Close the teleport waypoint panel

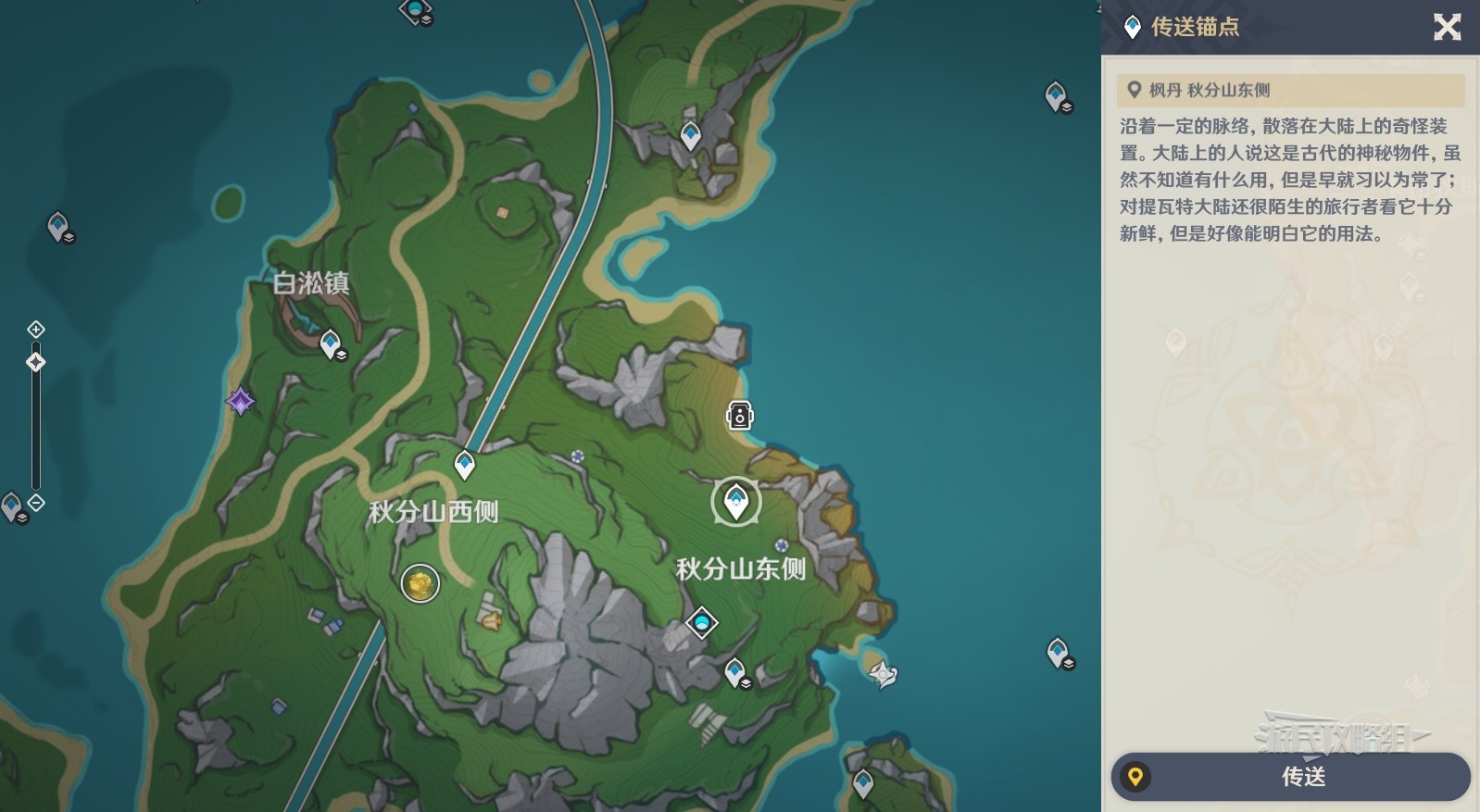coord(1447,27)
